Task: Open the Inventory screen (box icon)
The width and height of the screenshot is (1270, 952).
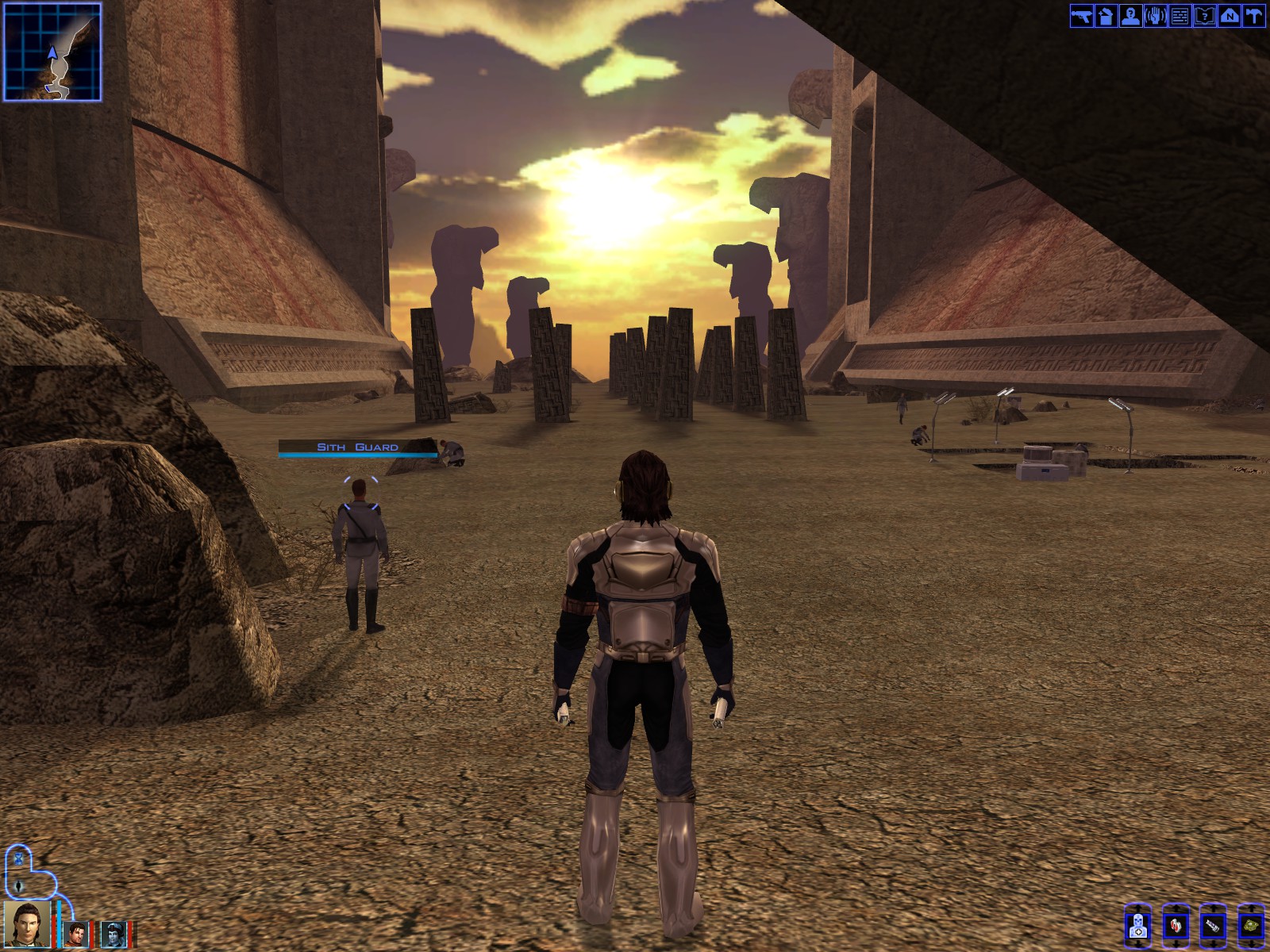Action: [x=1106, y=15]
